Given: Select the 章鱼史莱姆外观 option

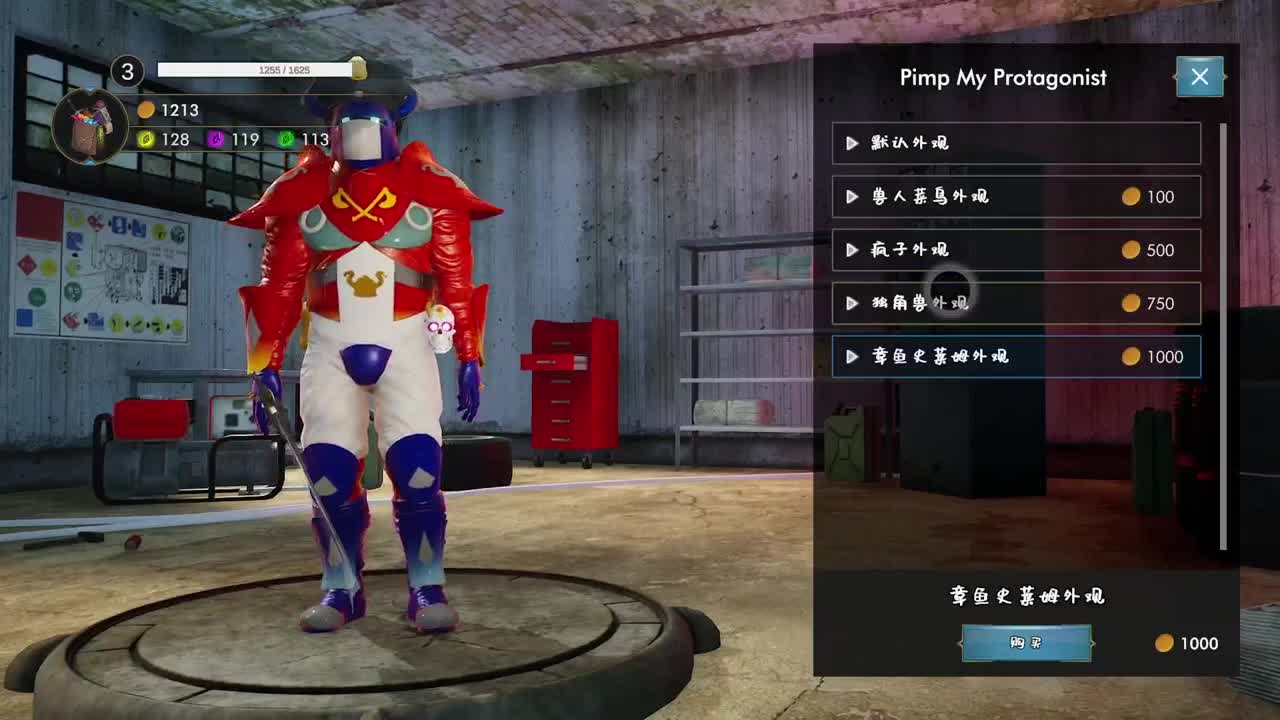Looking at the screenshot, I should click(x=1016, y=356).
